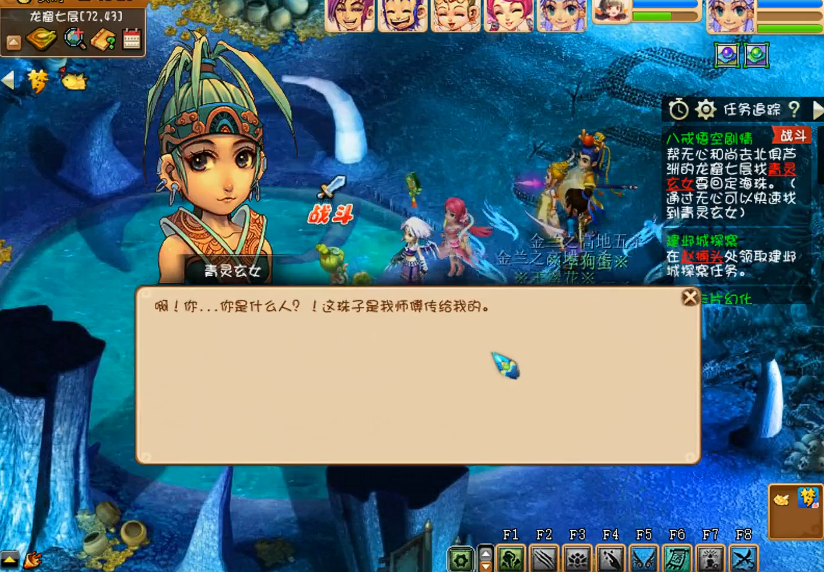824x572 pixels.
Task: Click the stopwatch icon in quest tracker
Action: (679, 109)
